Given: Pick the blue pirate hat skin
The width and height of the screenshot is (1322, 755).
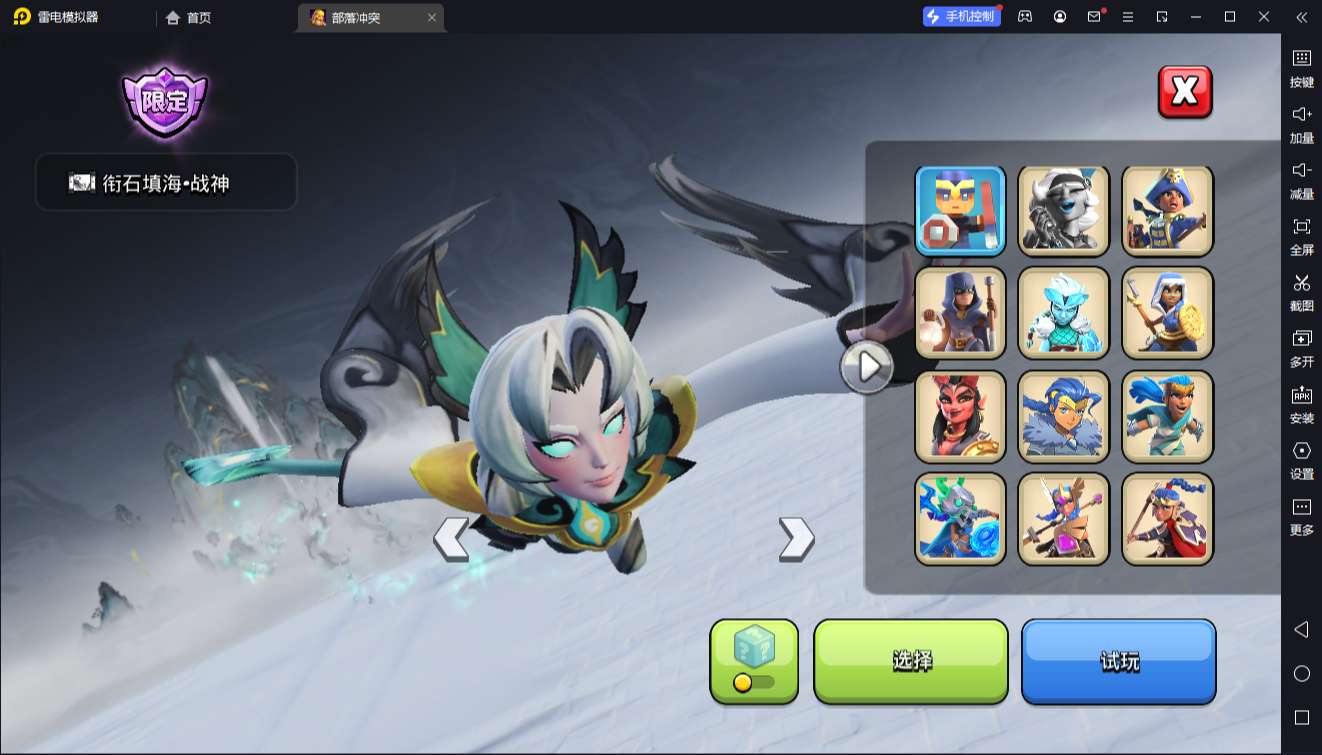Looking at the screenshot, I should [x=1167, y=210].
